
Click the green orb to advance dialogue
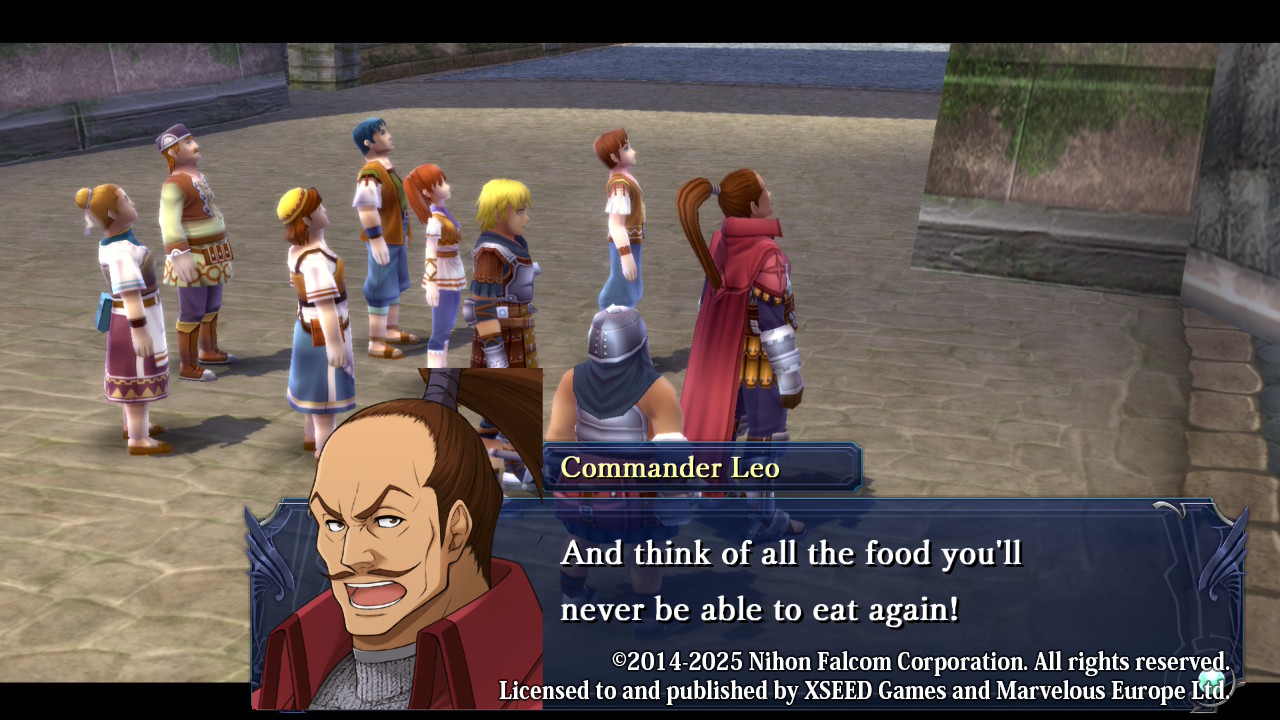click(x=1212, y=682)
